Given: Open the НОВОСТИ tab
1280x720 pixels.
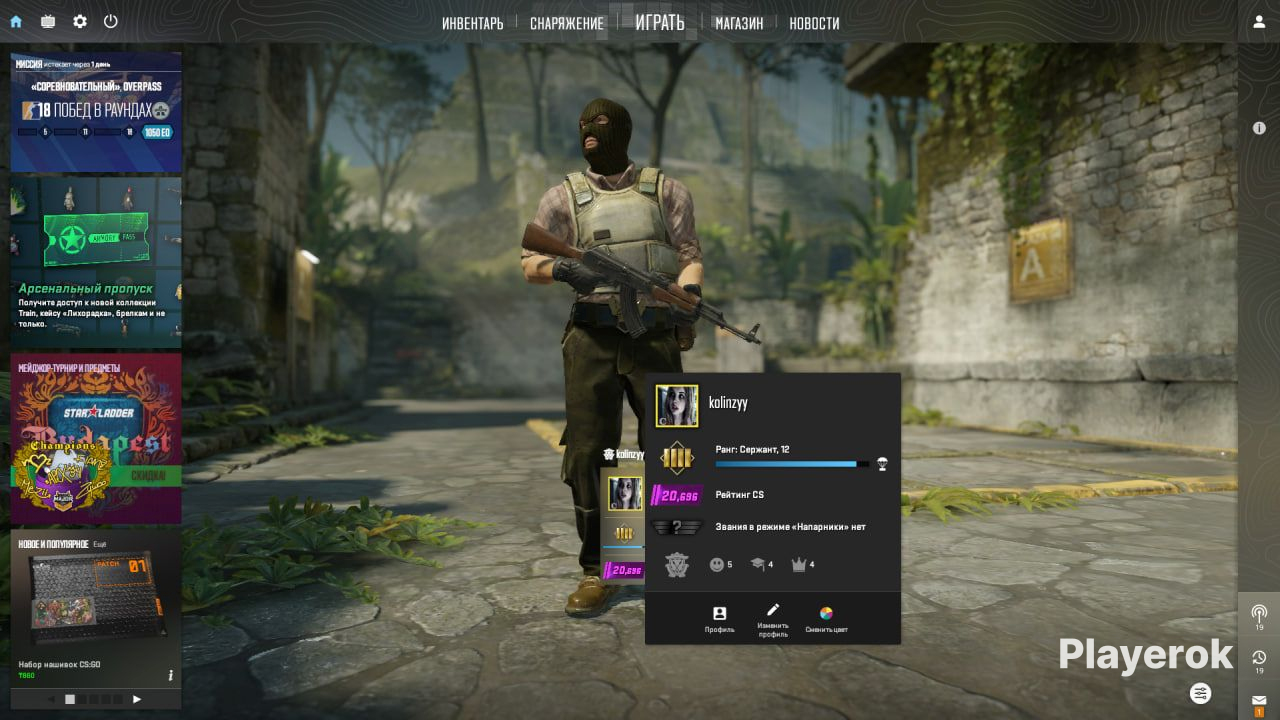Looking at the screenshot, I should [x=814, y=23].
